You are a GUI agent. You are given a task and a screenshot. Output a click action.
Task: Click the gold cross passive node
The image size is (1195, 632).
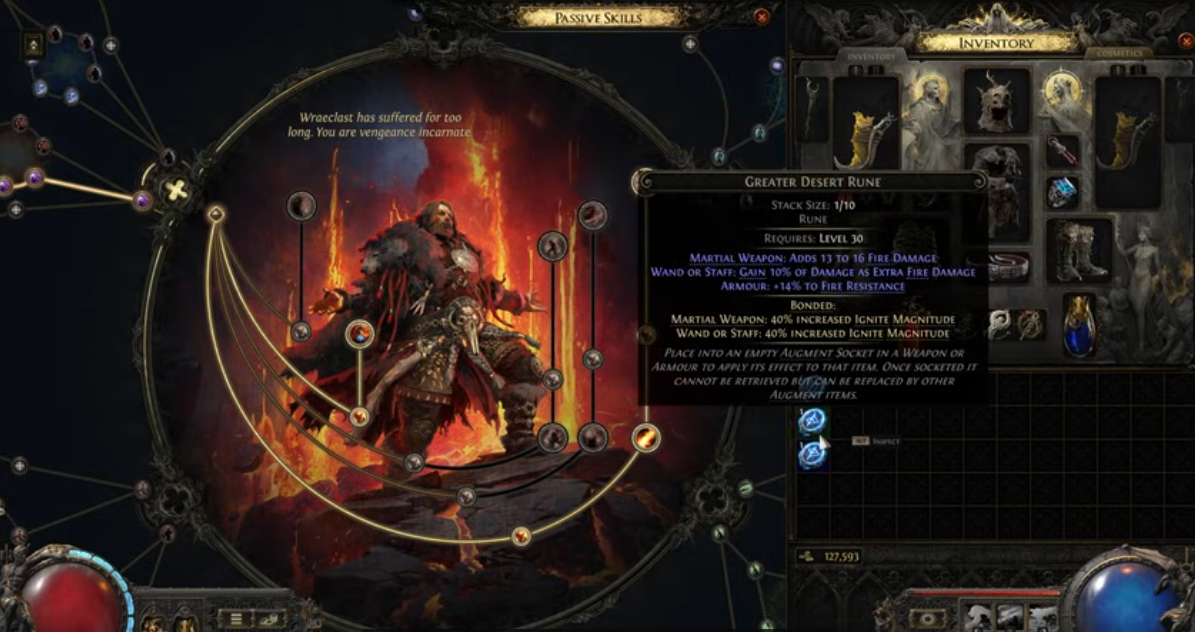(x=176, y=190)
